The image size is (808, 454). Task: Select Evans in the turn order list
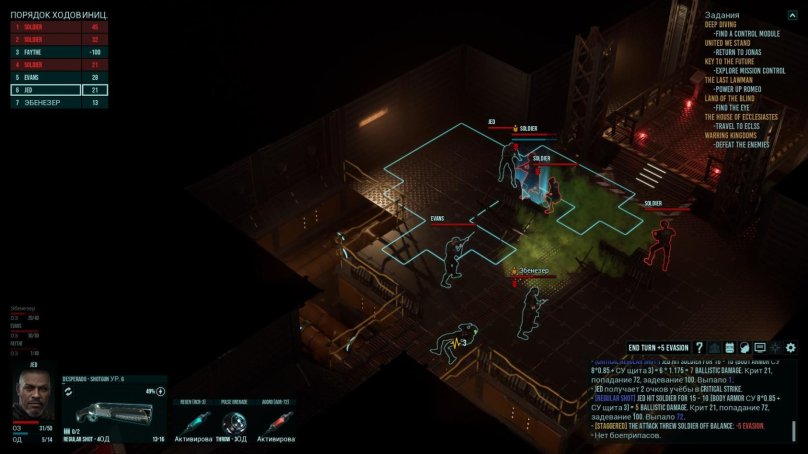pyautogui.click(x=59, y=77)
